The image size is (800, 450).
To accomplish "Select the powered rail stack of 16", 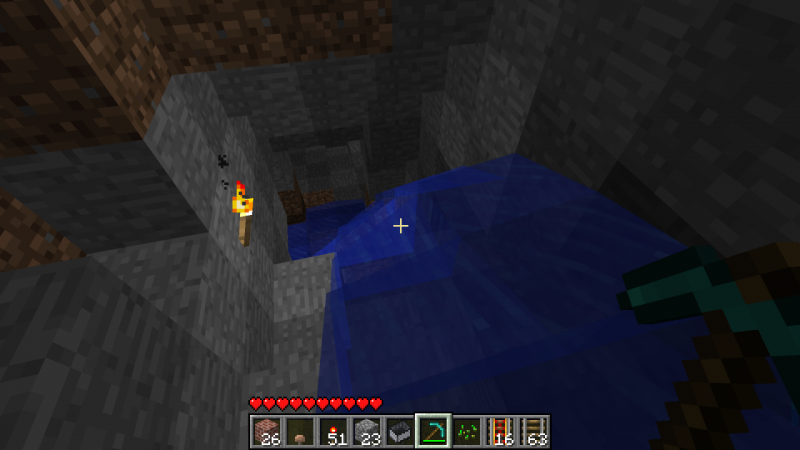I will point(501,431).
